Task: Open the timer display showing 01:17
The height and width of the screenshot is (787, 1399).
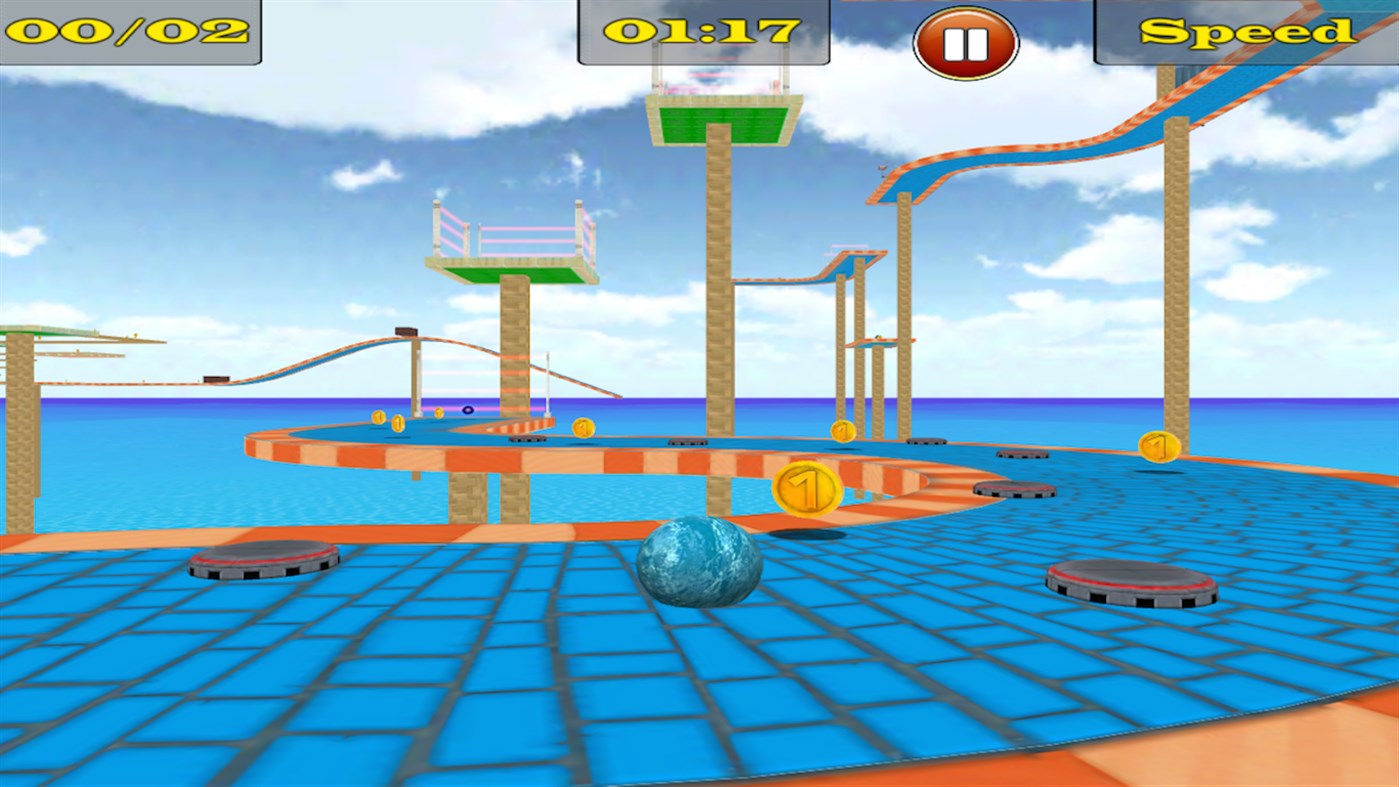Action: pos(700,30)
